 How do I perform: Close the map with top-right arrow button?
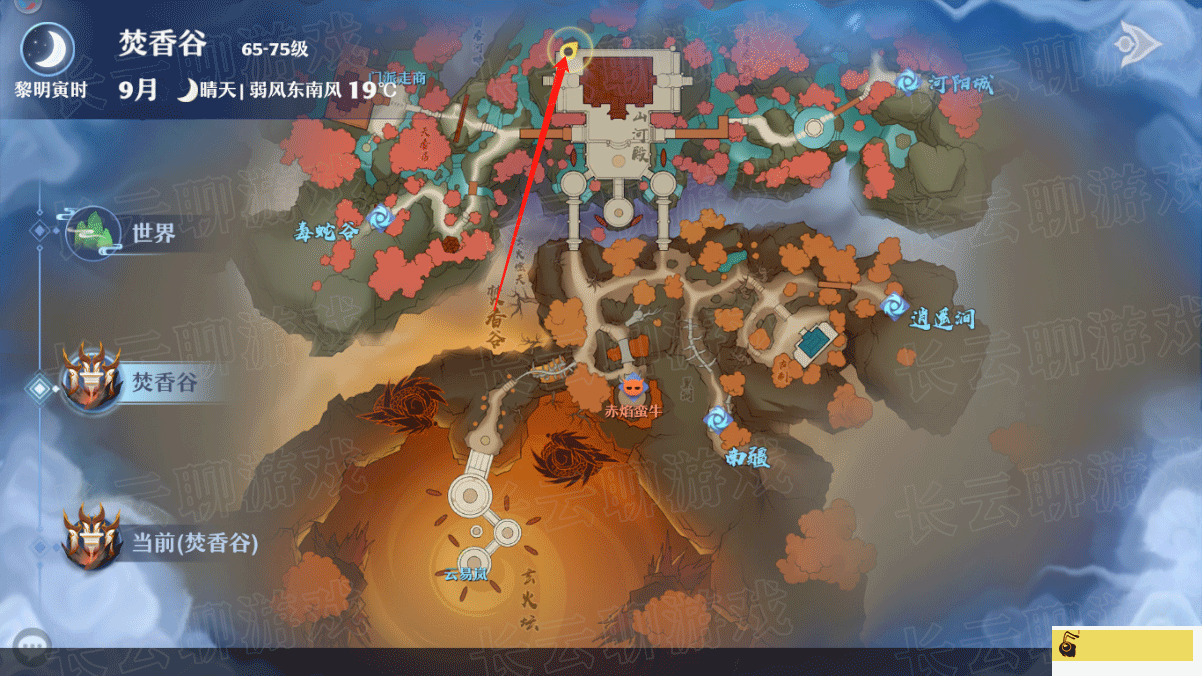tap(1139, 44)
